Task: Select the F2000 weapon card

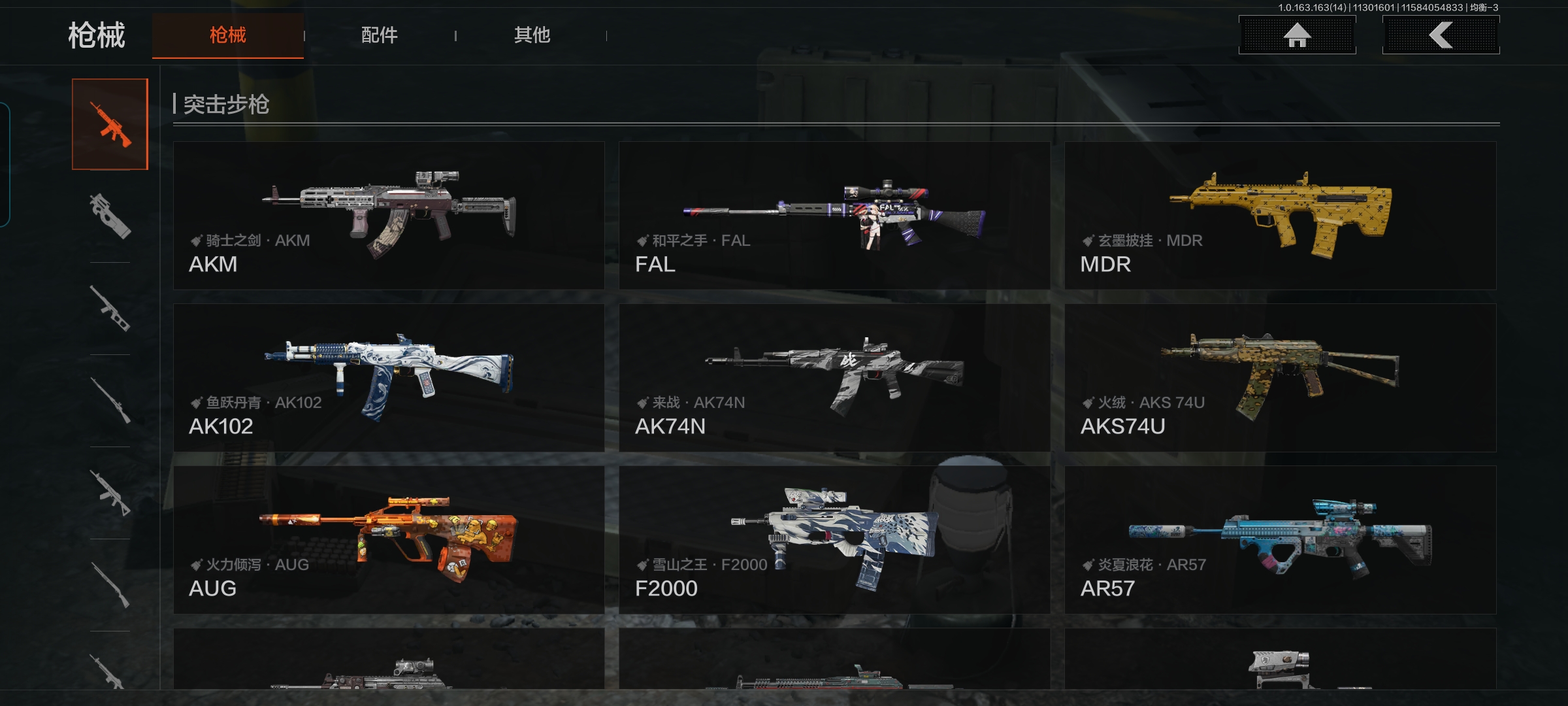Action: click(x=834, y=540)
